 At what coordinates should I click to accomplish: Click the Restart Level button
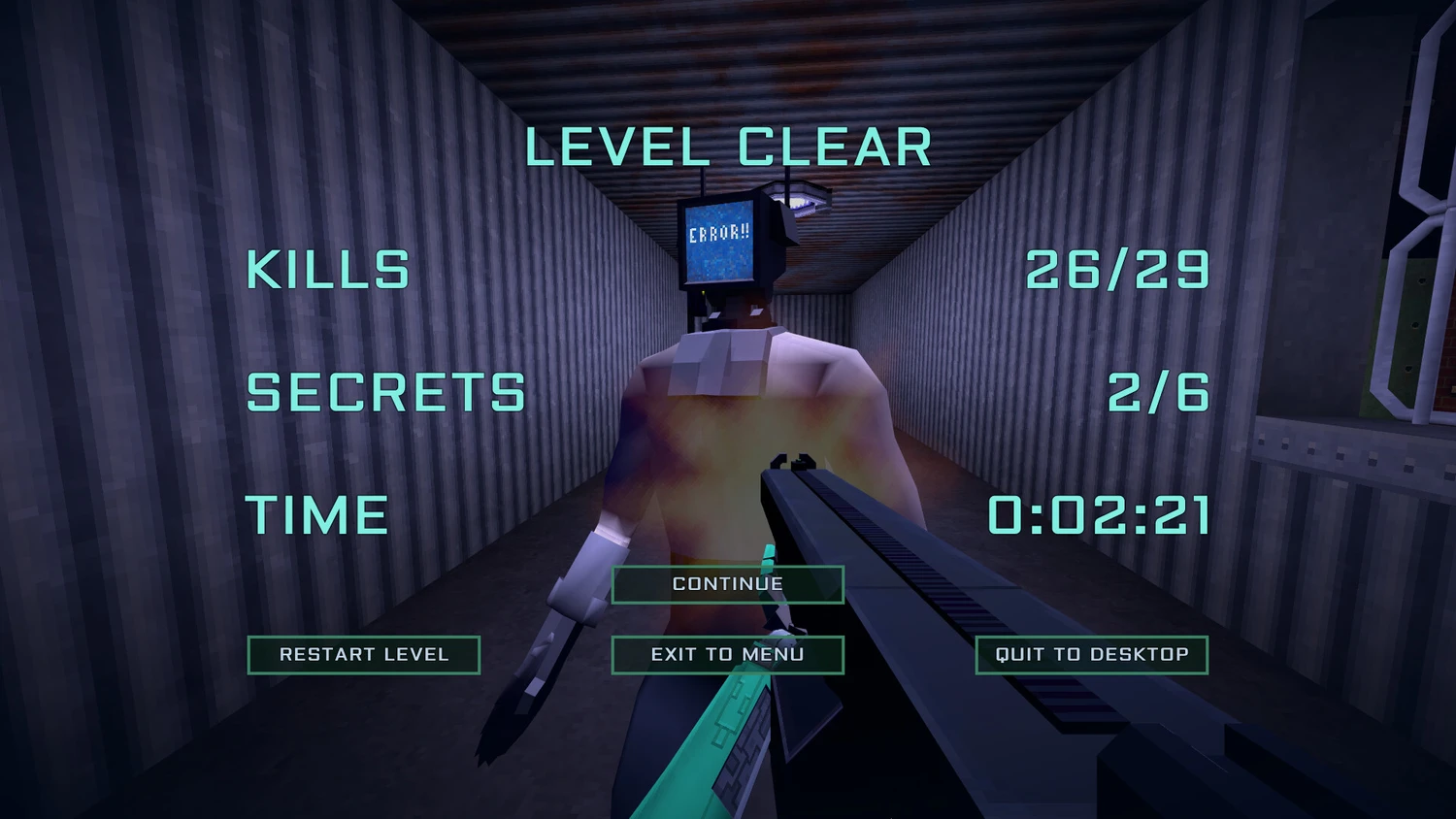pos(364,655)
